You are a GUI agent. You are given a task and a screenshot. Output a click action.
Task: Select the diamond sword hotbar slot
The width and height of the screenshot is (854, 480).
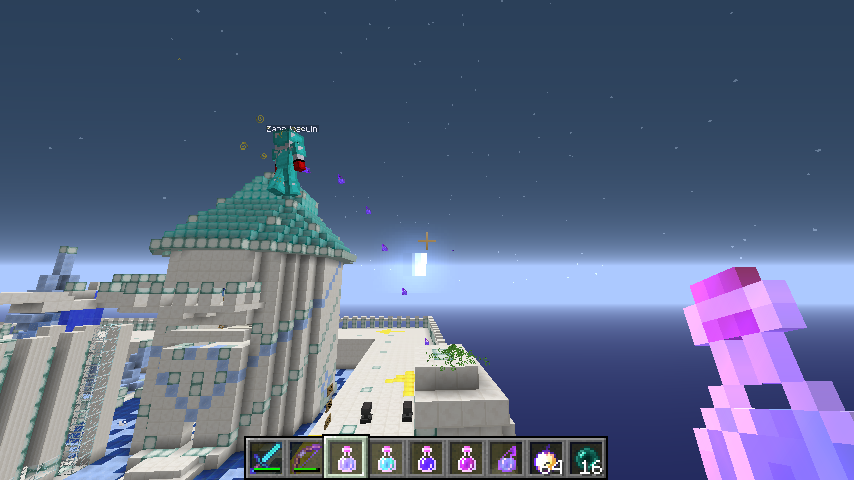click(x=267, y=458)
